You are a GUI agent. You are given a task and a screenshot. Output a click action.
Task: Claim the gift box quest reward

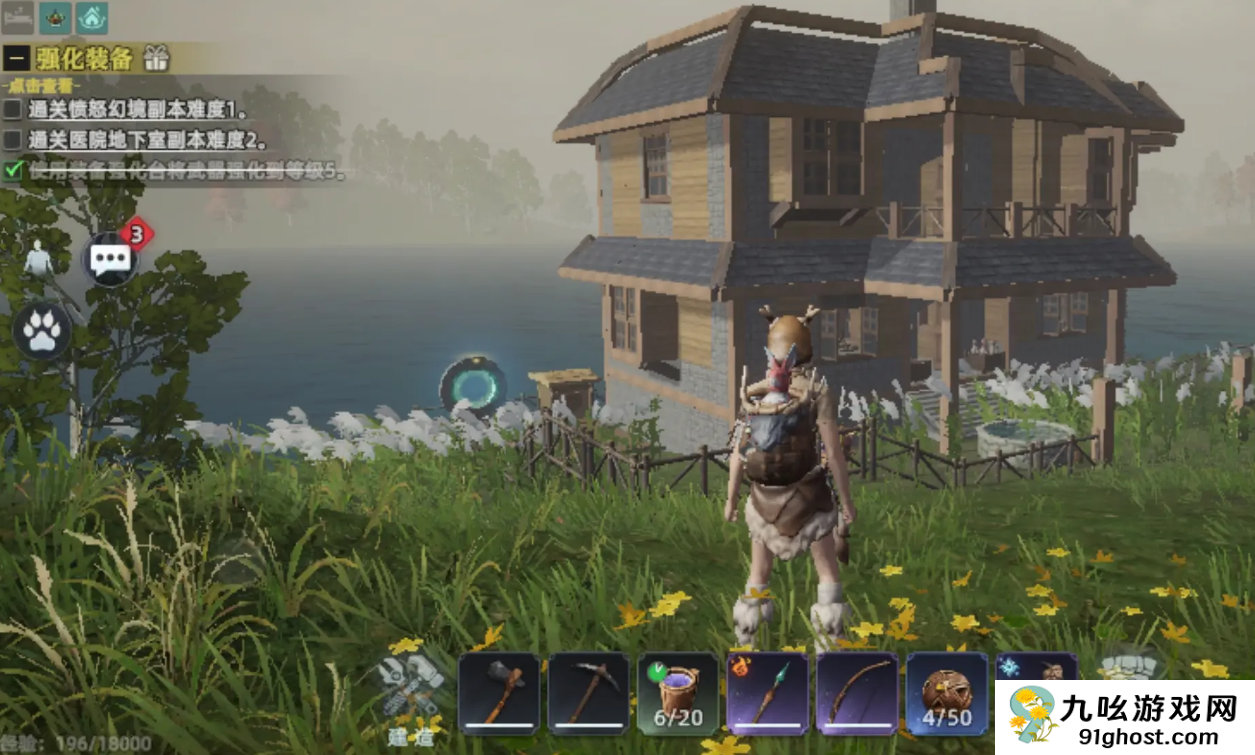pos(155,58)
